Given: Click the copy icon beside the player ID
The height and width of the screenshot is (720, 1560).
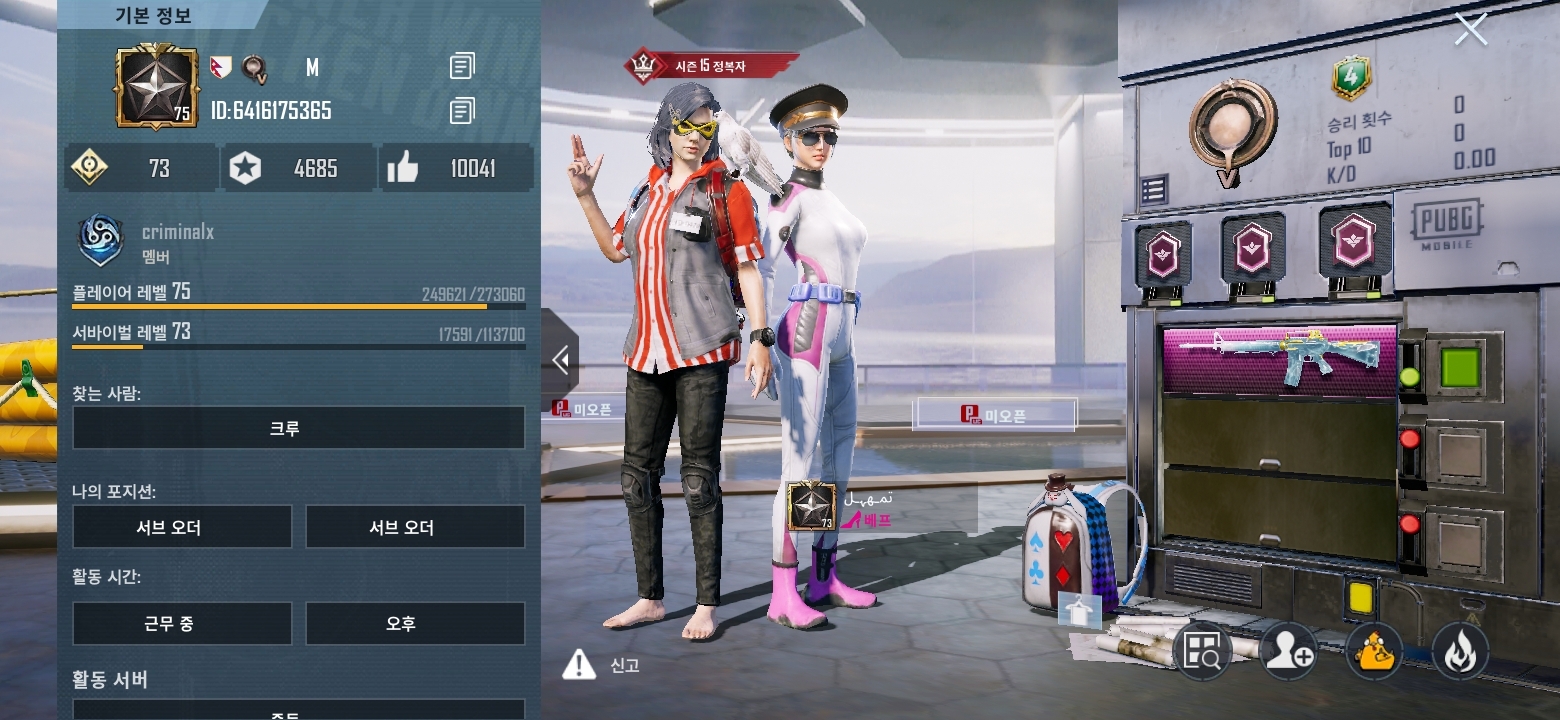Looking at the screenshot, I should click(461, 111).
